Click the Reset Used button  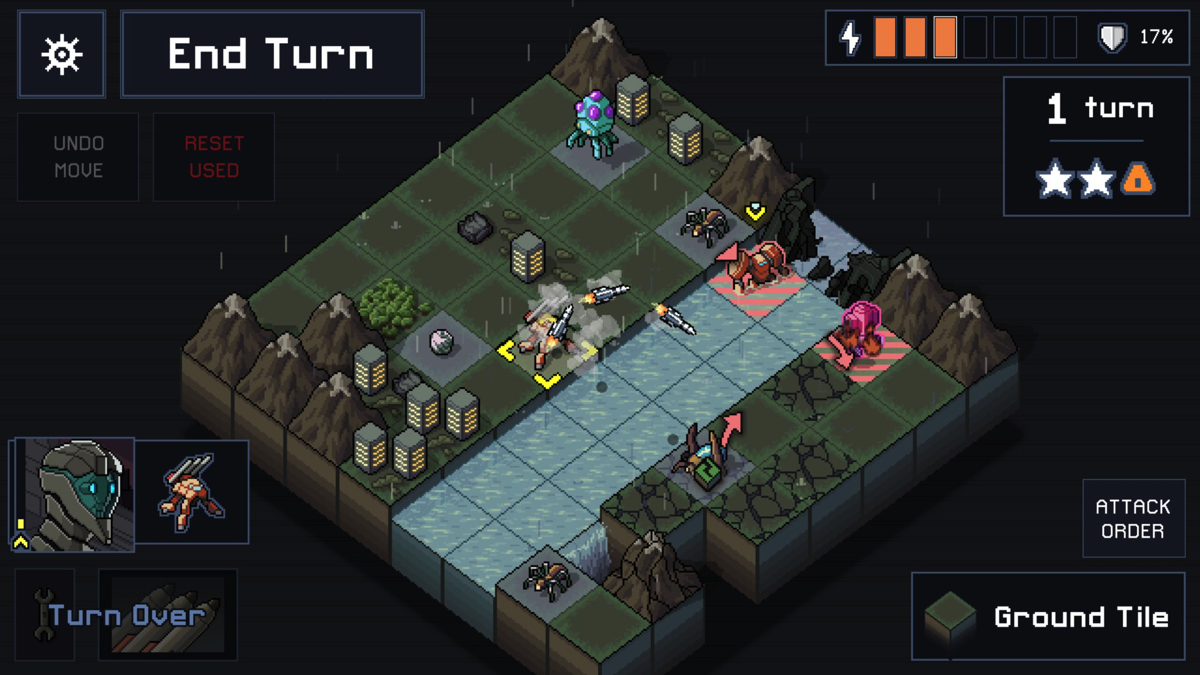213,157
